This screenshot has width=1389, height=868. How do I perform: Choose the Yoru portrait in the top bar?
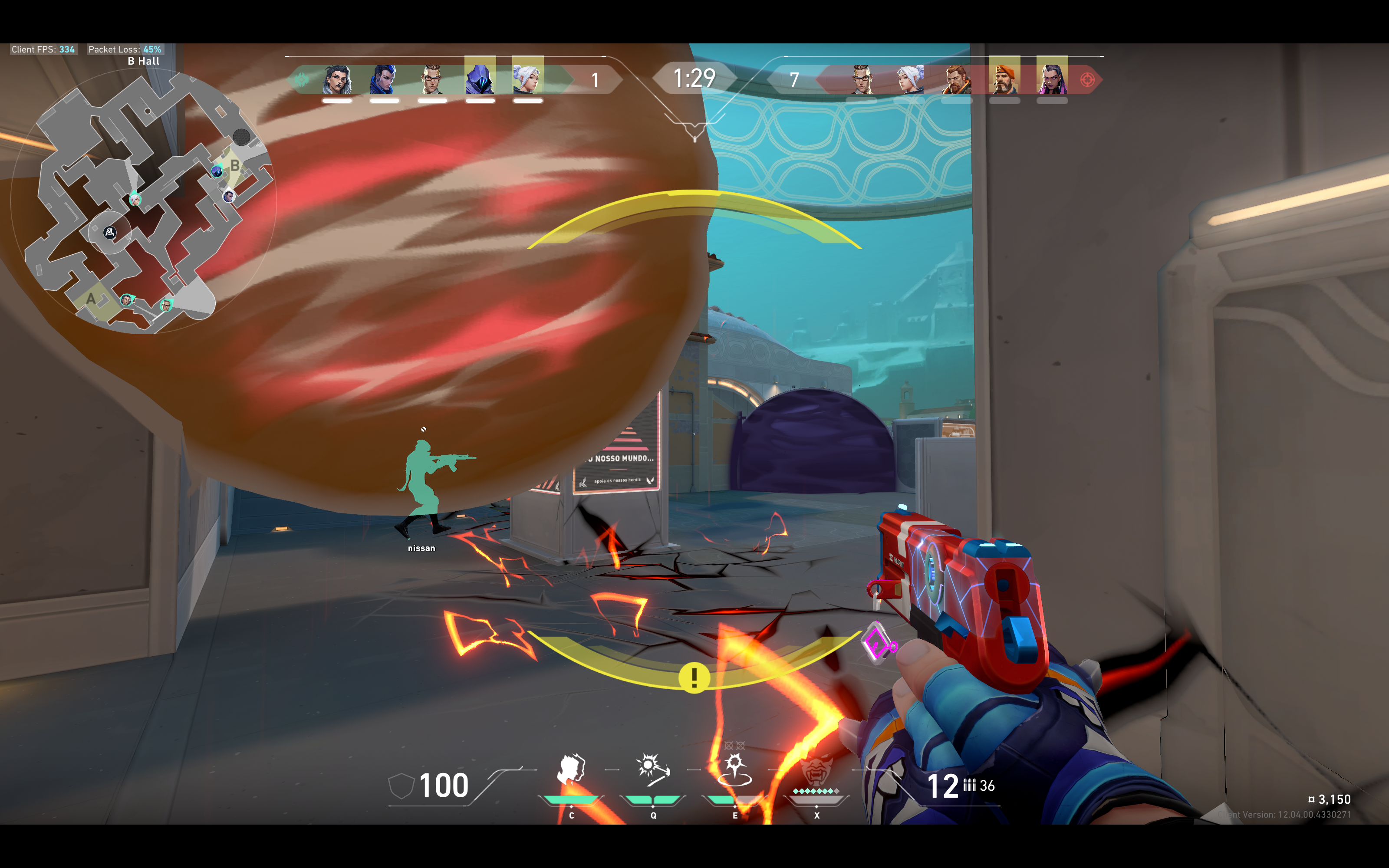(x=384, y=79)
